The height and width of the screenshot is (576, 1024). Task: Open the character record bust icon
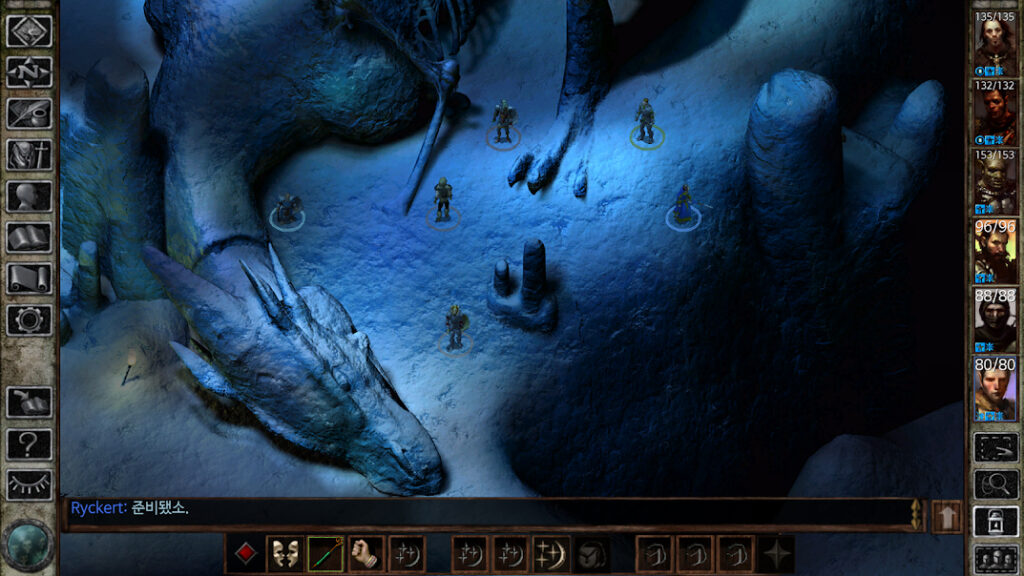[29, 196]
